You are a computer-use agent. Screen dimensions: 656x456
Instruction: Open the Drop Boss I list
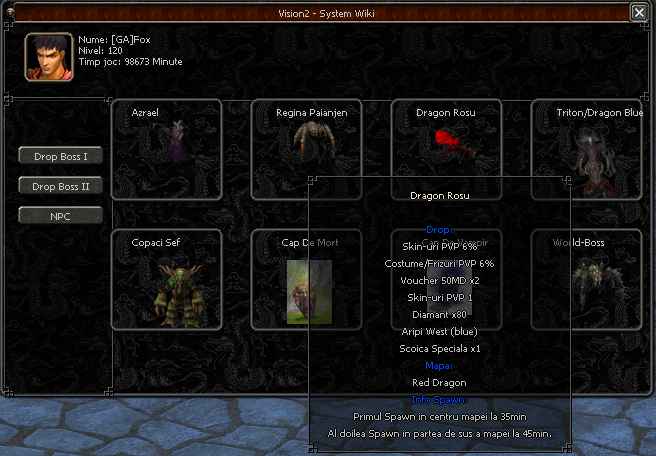60,156
